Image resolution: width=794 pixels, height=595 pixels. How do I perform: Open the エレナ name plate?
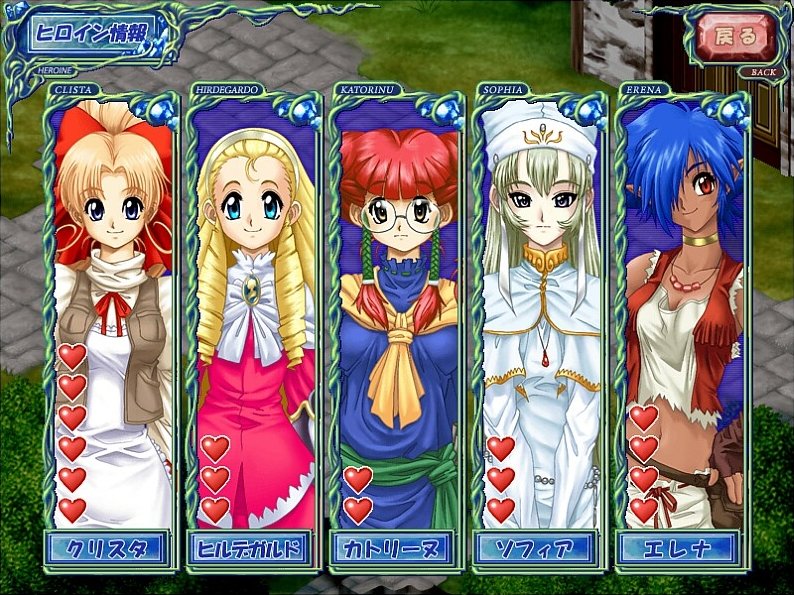tap(678, 548)
